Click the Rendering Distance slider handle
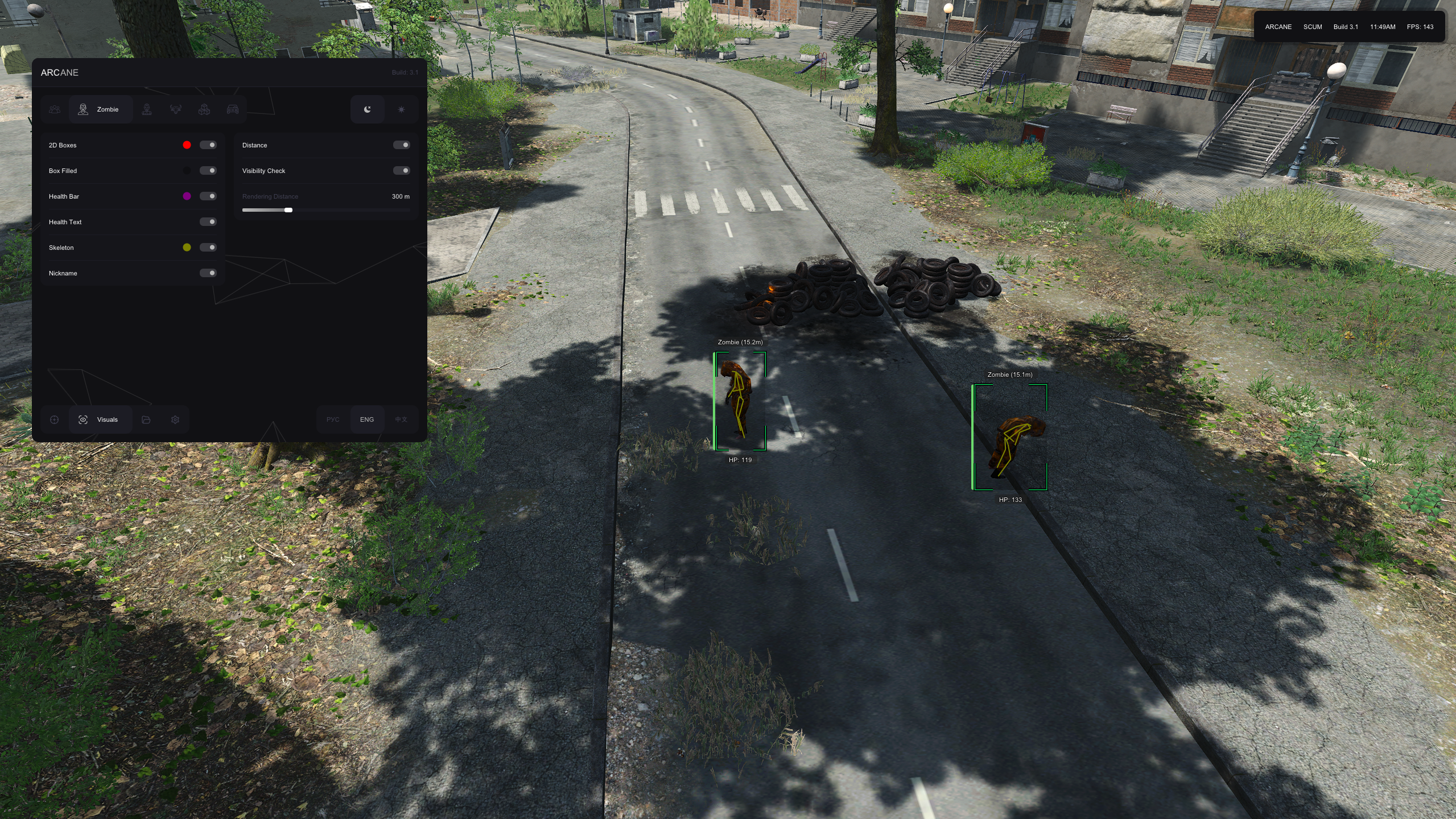1456x819 pixels. [x=288, y=210]
